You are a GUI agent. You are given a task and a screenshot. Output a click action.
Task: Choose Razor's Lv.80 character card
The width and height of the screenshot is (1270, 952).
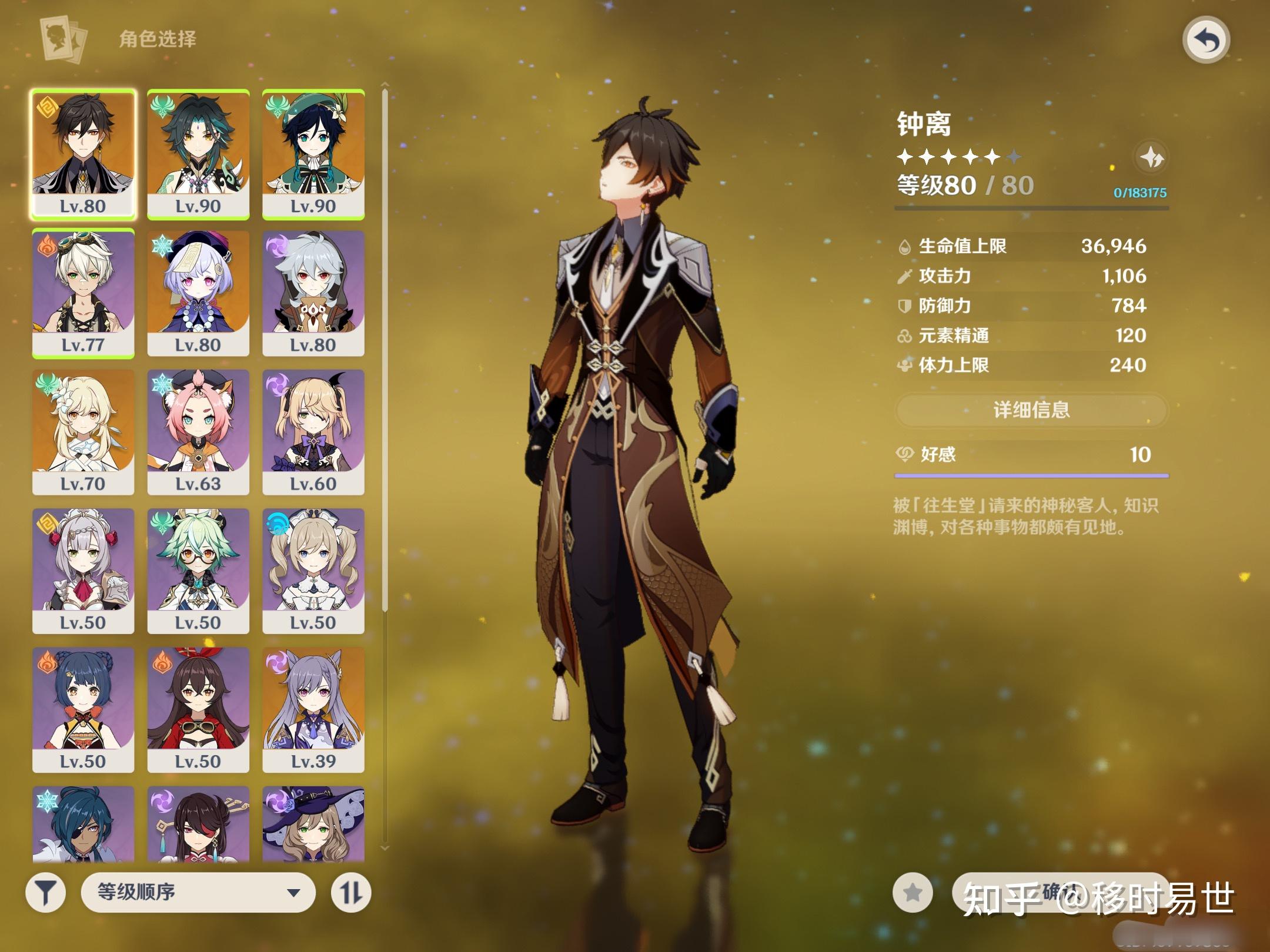click(313, 293)
